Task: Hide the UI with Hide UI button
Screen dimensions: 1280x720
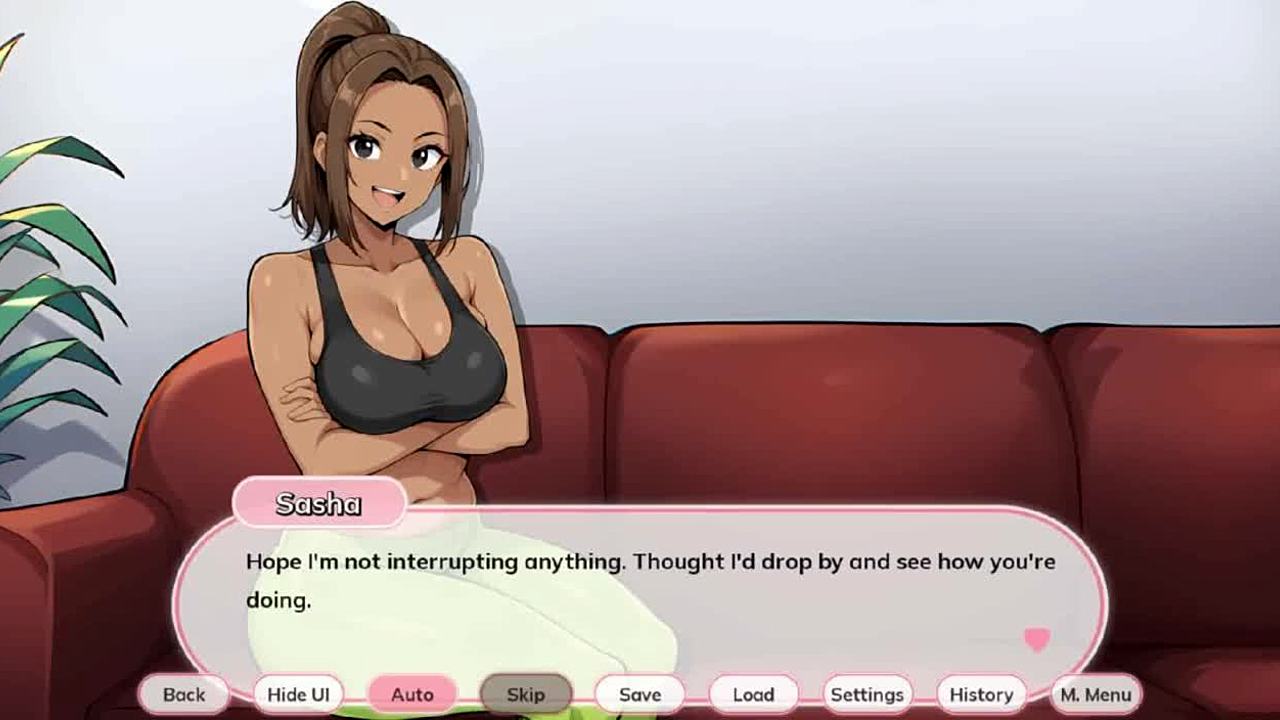Action: pos(298,694)
